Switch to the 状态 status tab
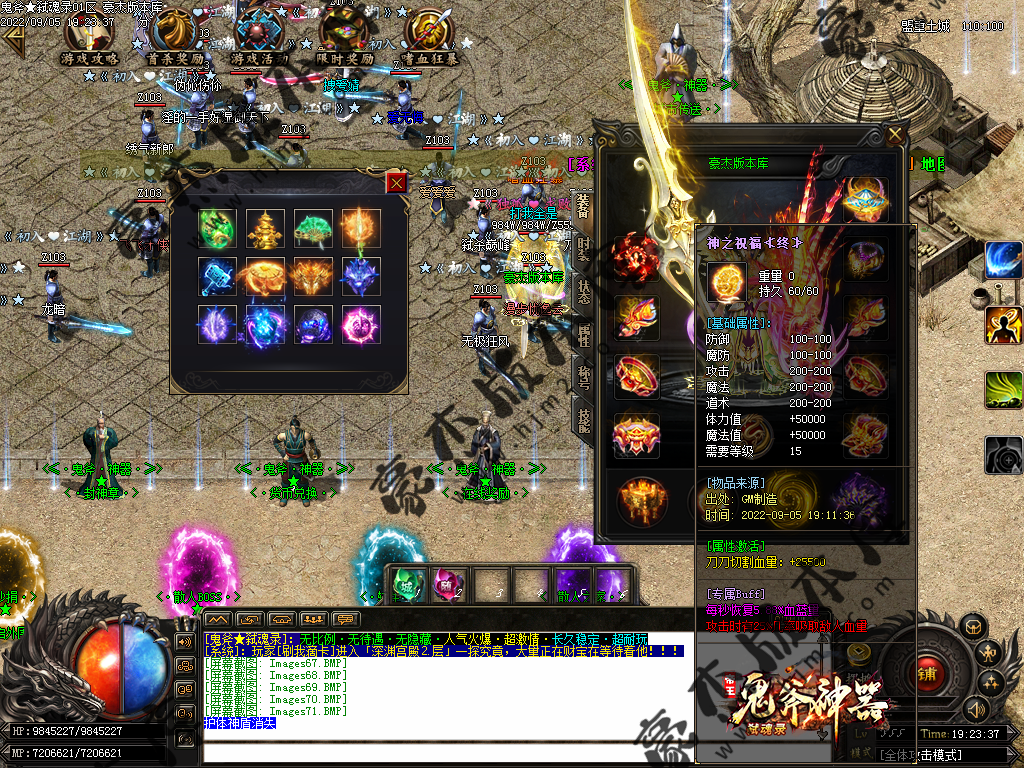1024x768 pixels. (x=583, y=292)
